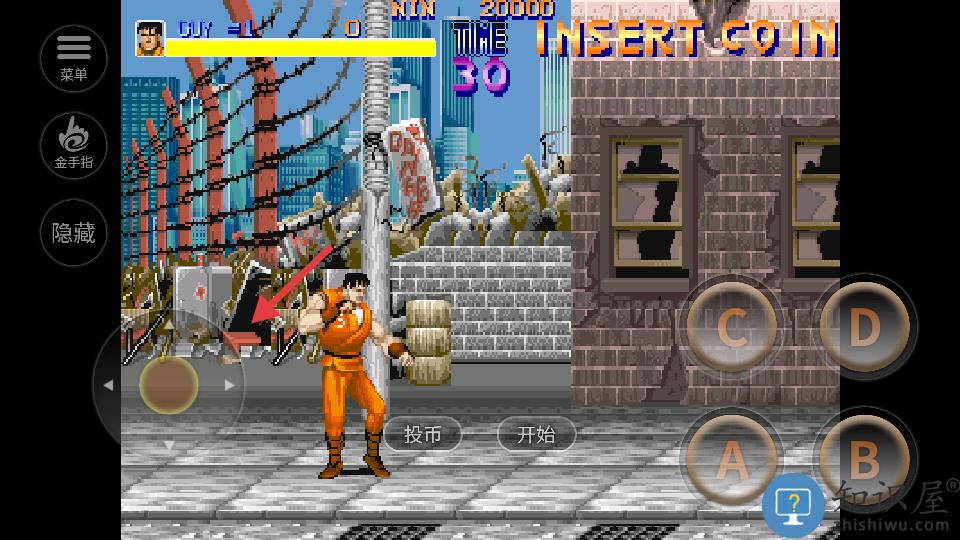Tap the virtual joystick pad
Image resolution: width=960 pixels, height=540 pixels.
168,385
